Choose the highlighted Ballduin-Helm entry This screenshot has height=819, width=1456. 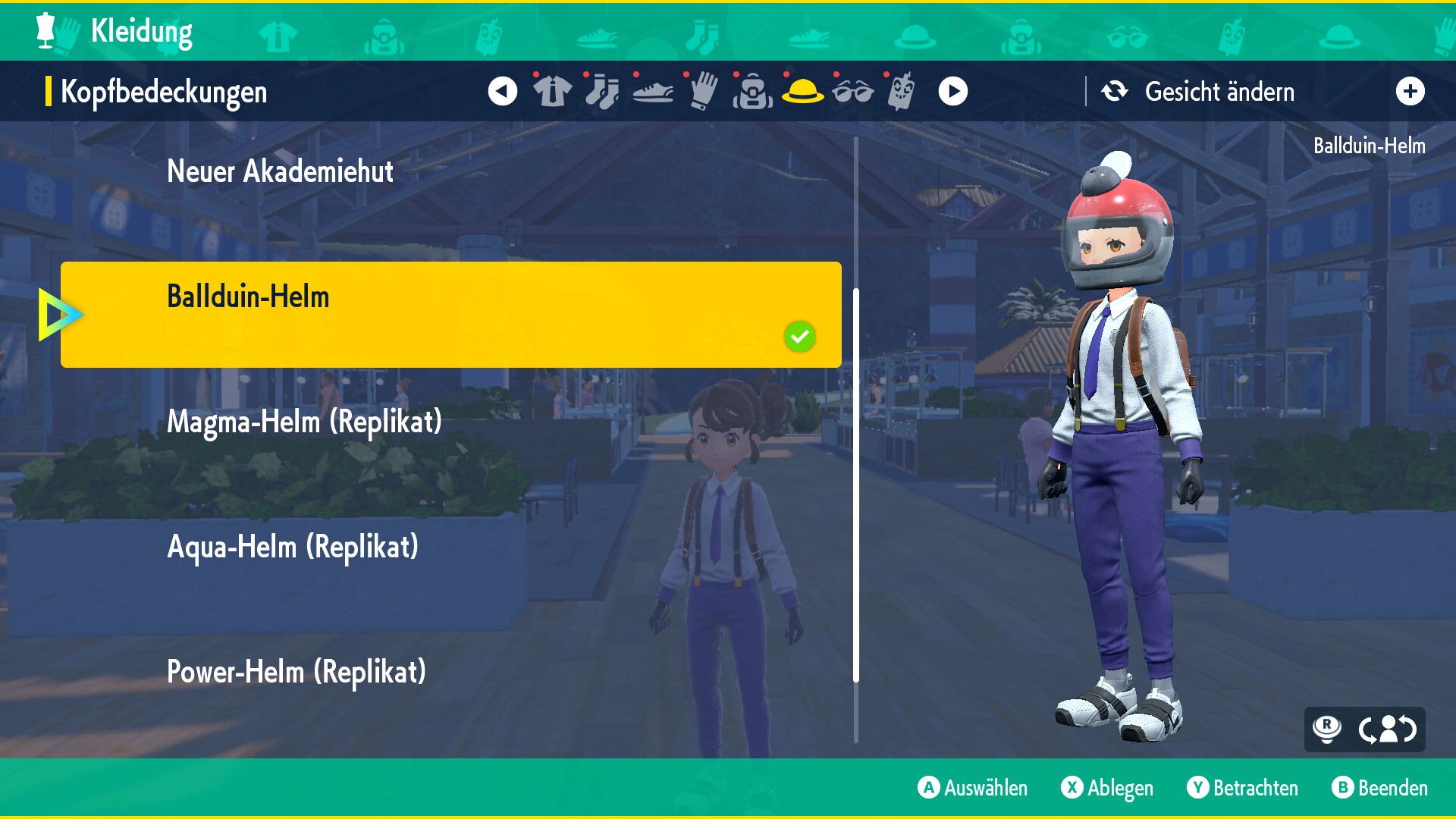pyautogui.click(x=450, y=314)
